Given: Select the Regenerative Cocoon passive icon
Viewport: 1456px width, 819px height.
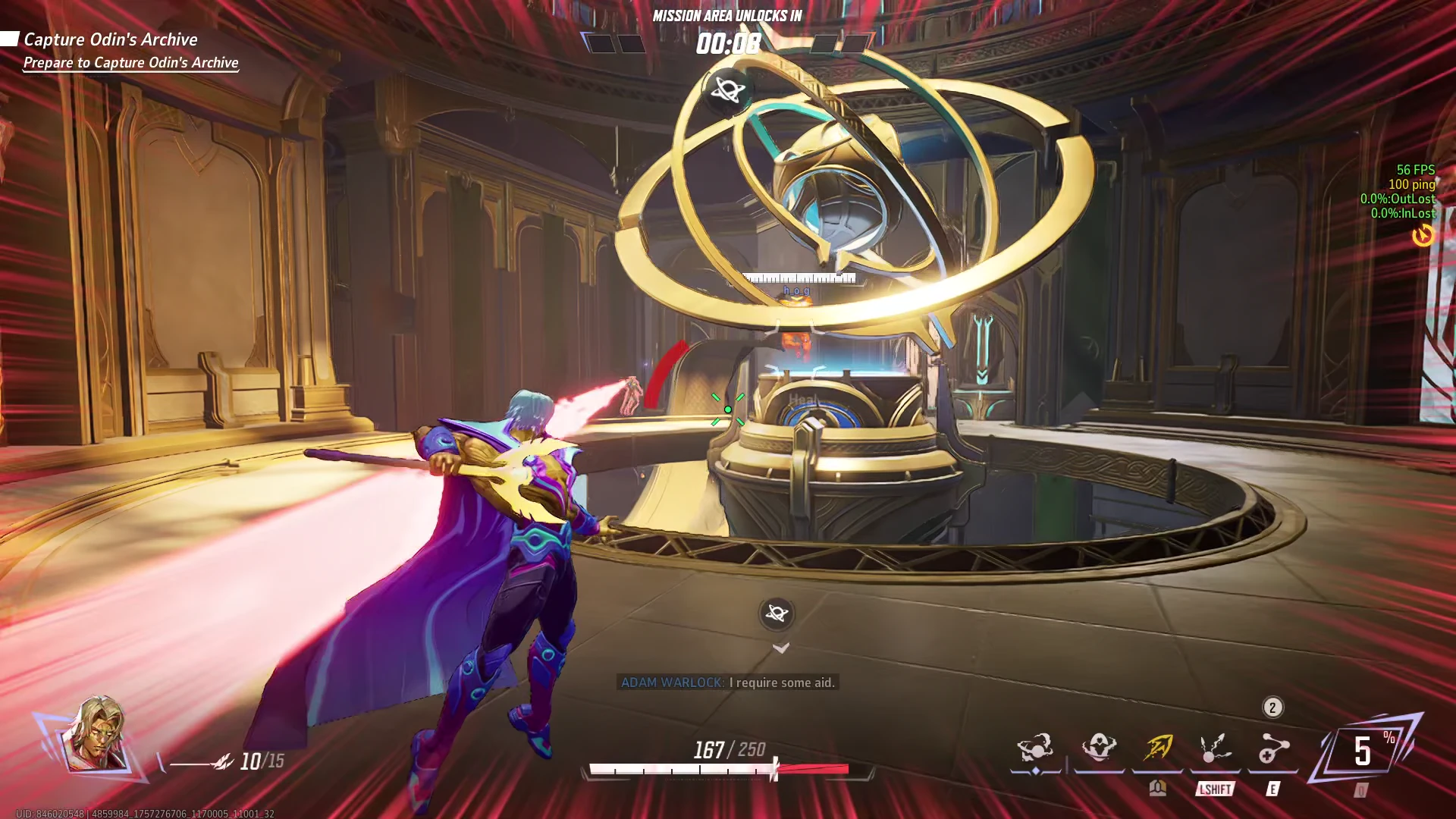Looking at the screenshot, I should pyautogui.click(x=1099, y=748).
